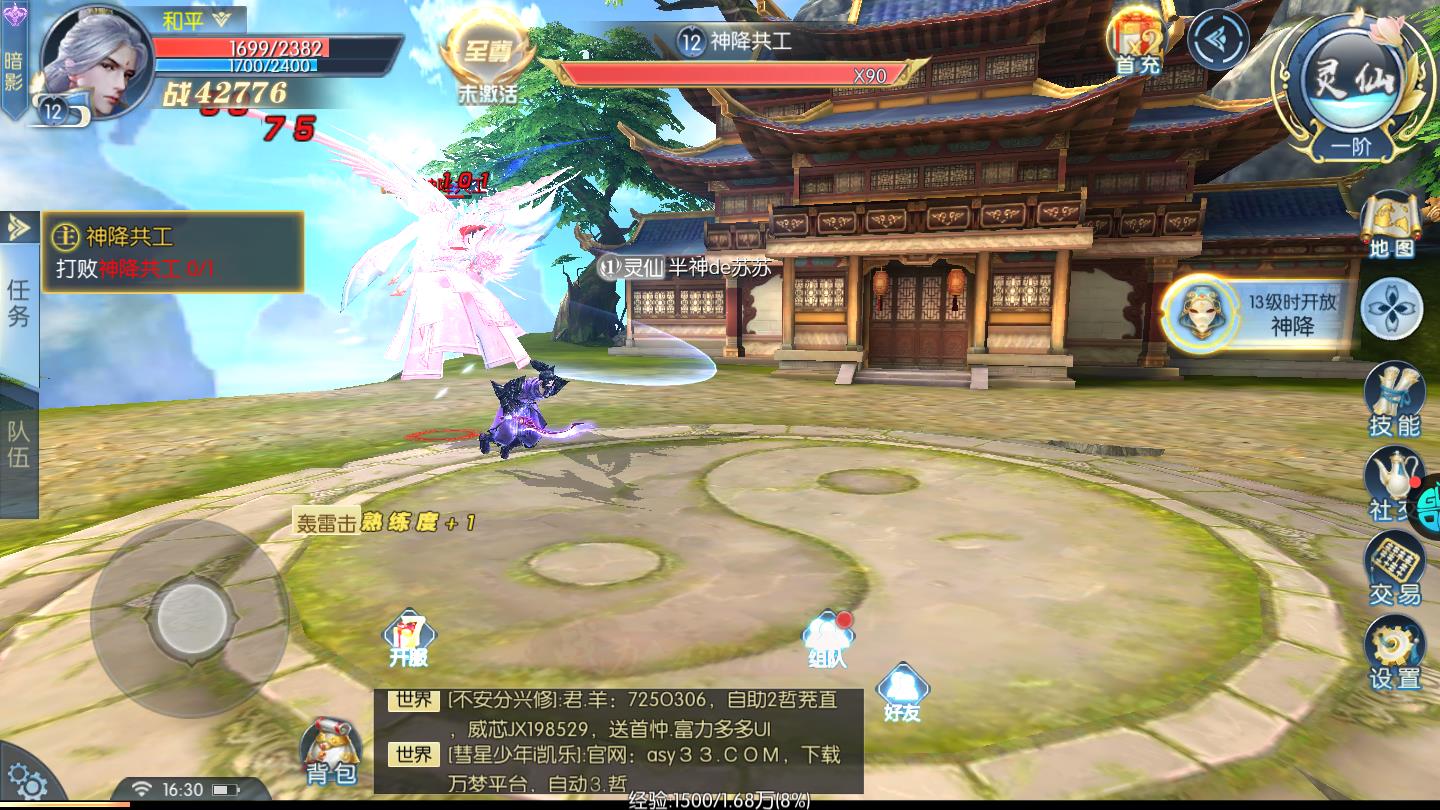
Task: Open the 首充 first recharge gift
Action: pyautogui.click(x=1137, y=44)
